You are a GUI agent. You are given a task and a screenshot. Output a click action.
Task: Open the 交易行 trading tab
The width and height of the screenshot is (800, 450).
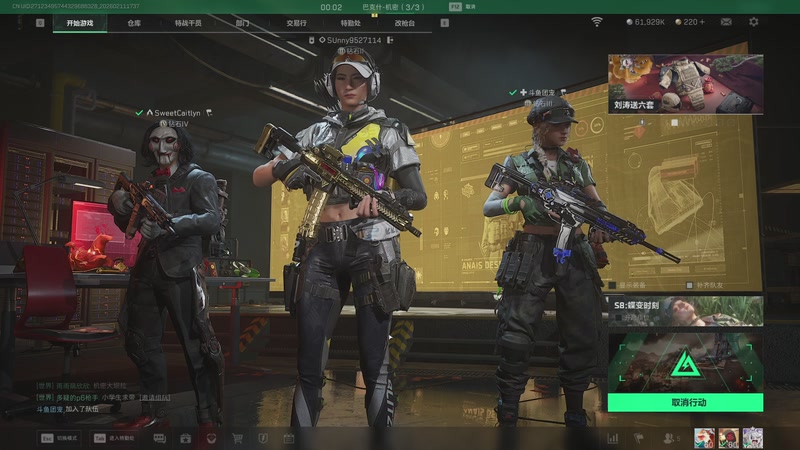point(296,22)
